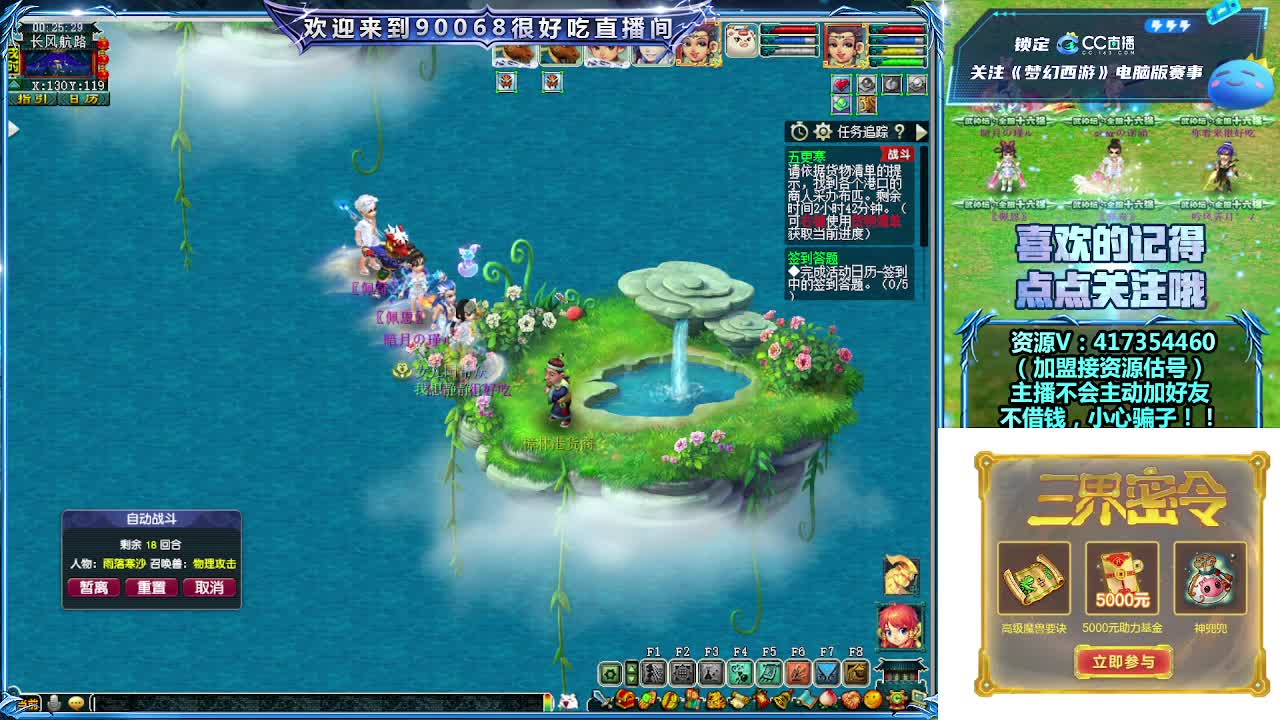The image size is (1280, 720).
Task: Open the system settings gear on the bottom toolbar
Action: 609,672
